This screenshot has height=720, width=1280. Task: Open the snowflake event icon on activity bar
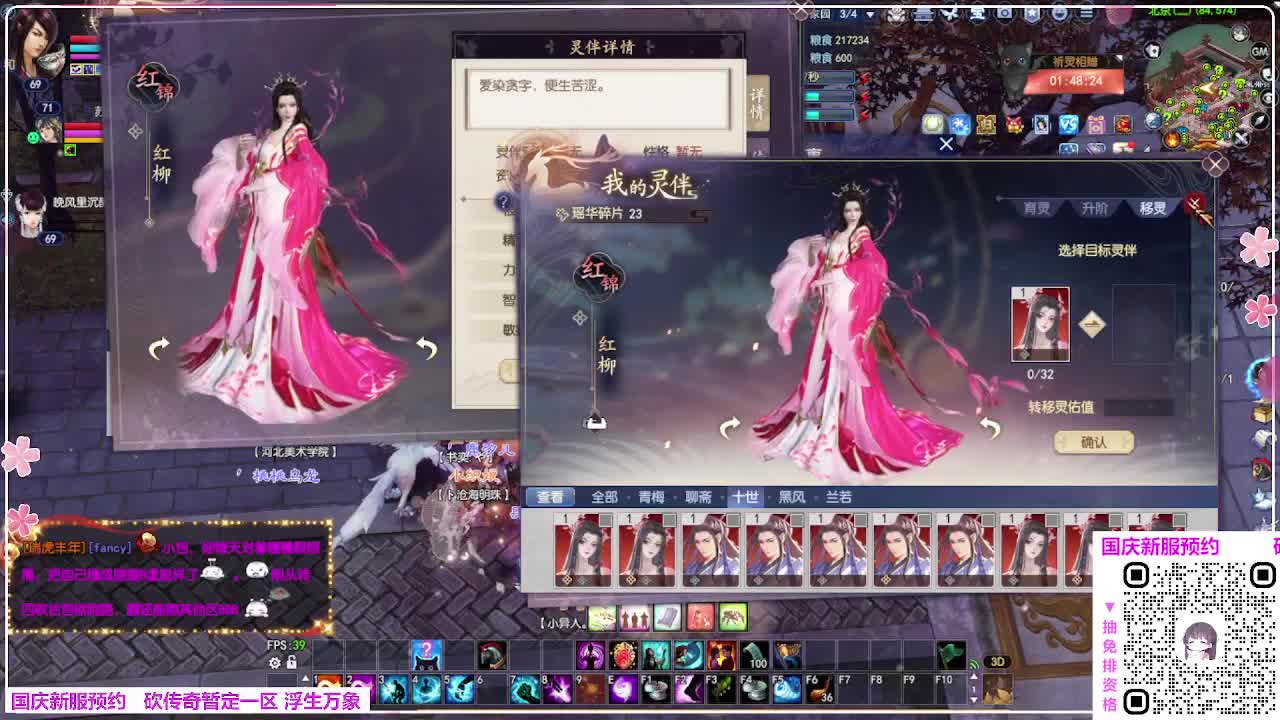(x=961, y=122)
